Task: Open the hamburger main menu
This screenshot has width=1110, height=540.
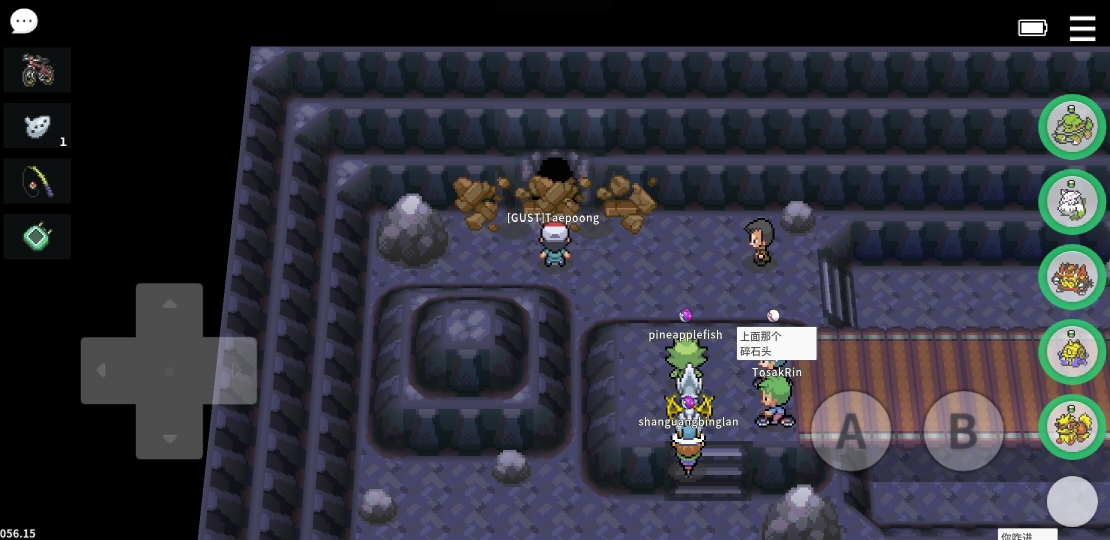Action: click(x=1082, y=28)
